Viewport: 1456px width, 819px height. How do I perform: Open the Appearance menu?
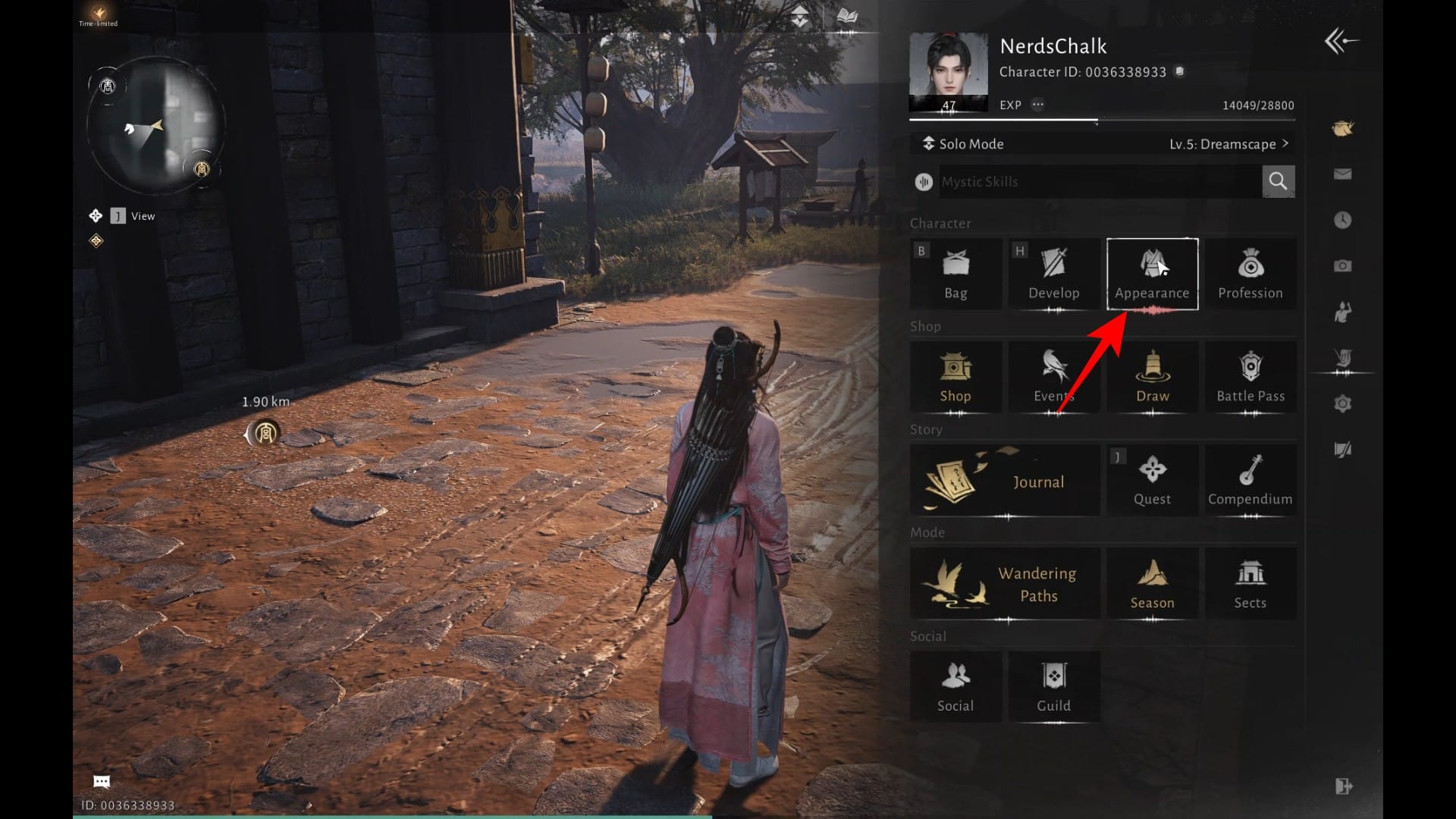pos(1152,274)
